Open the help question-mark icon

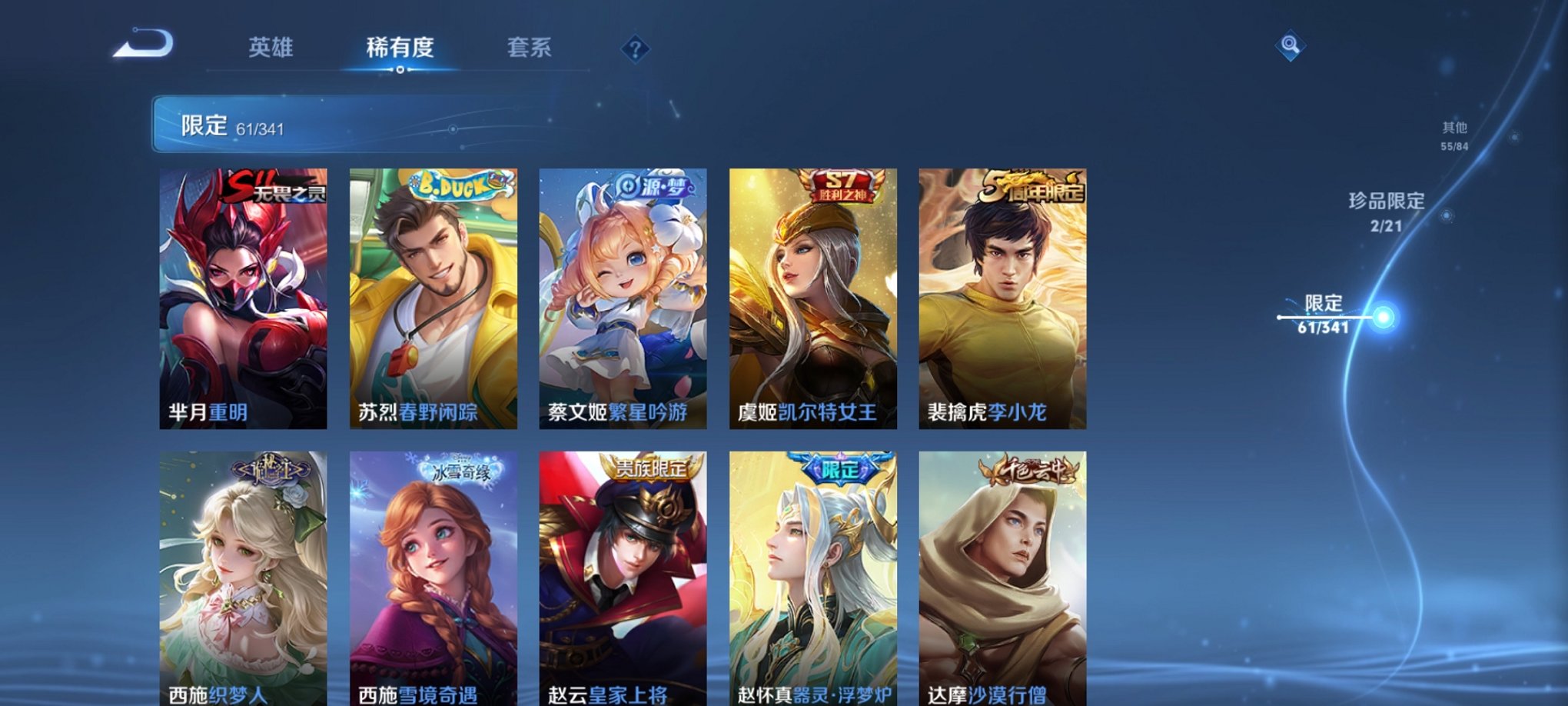click(x=635, y=49)
